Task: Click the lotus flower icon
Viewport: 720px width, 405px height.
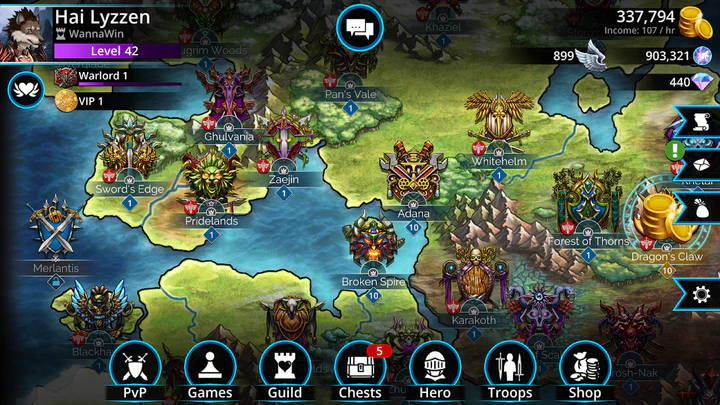Action: coord(24,90)
